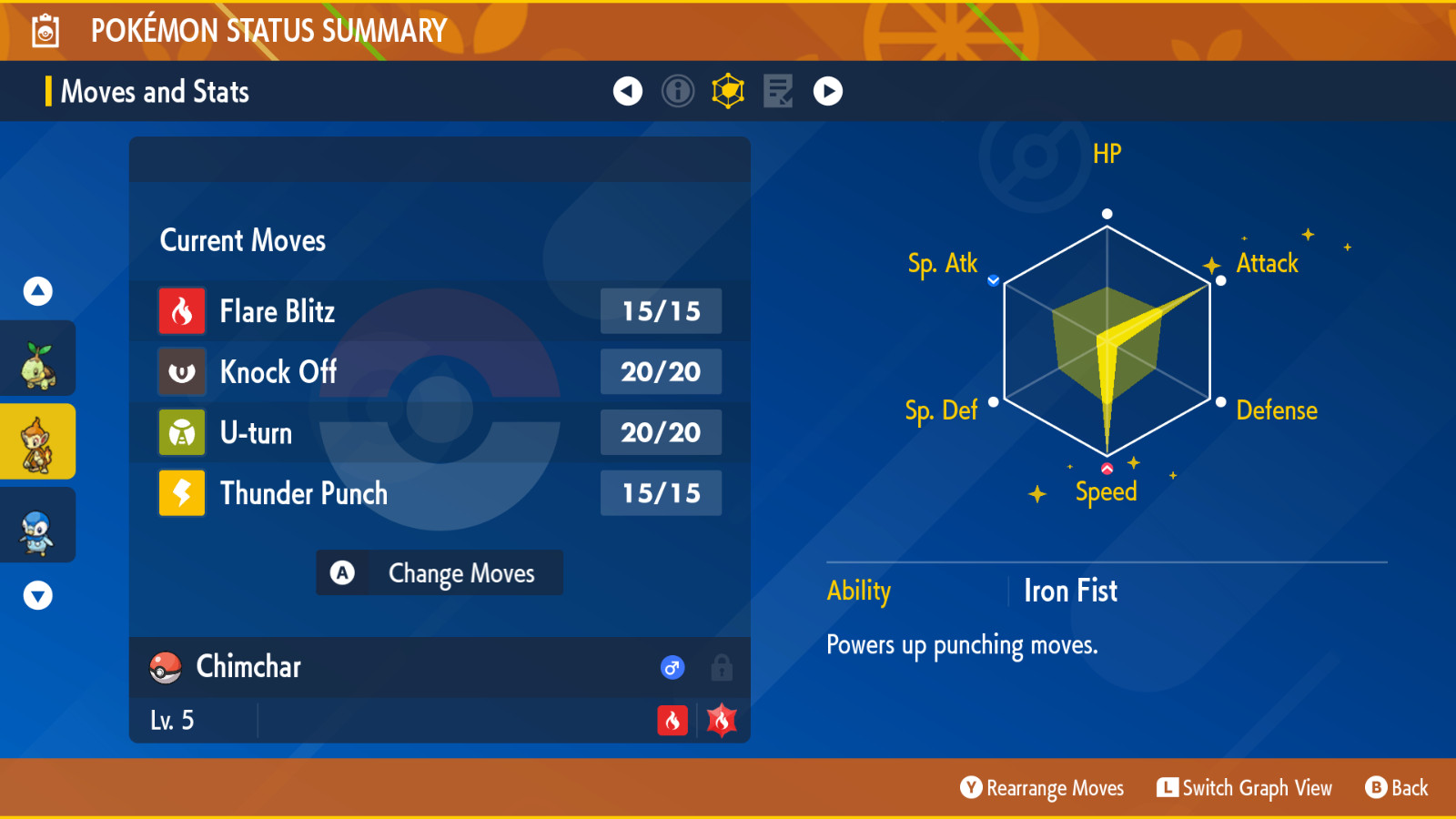Toggle Switch Graph View
The image size is (1456, 819).
pyautogui.click(x=1244, y=788)
